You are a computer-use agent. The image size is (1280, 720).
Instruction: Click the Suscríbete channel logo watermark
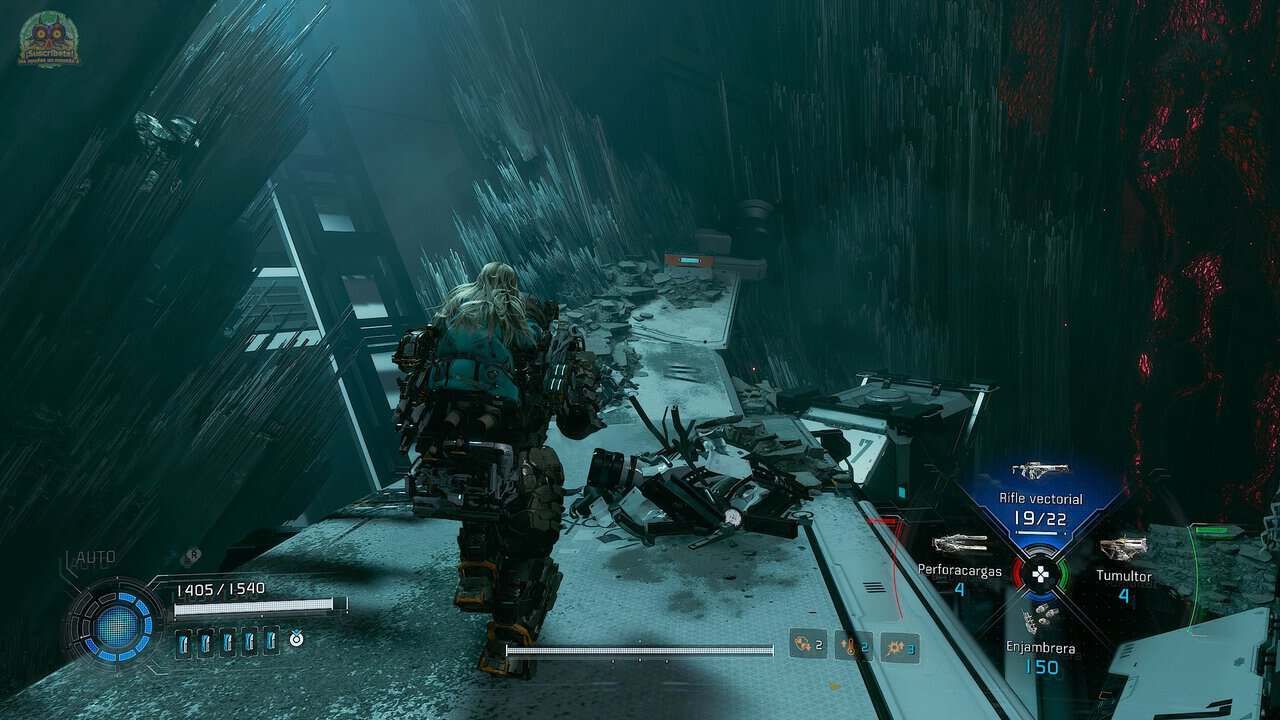point(48,40)
